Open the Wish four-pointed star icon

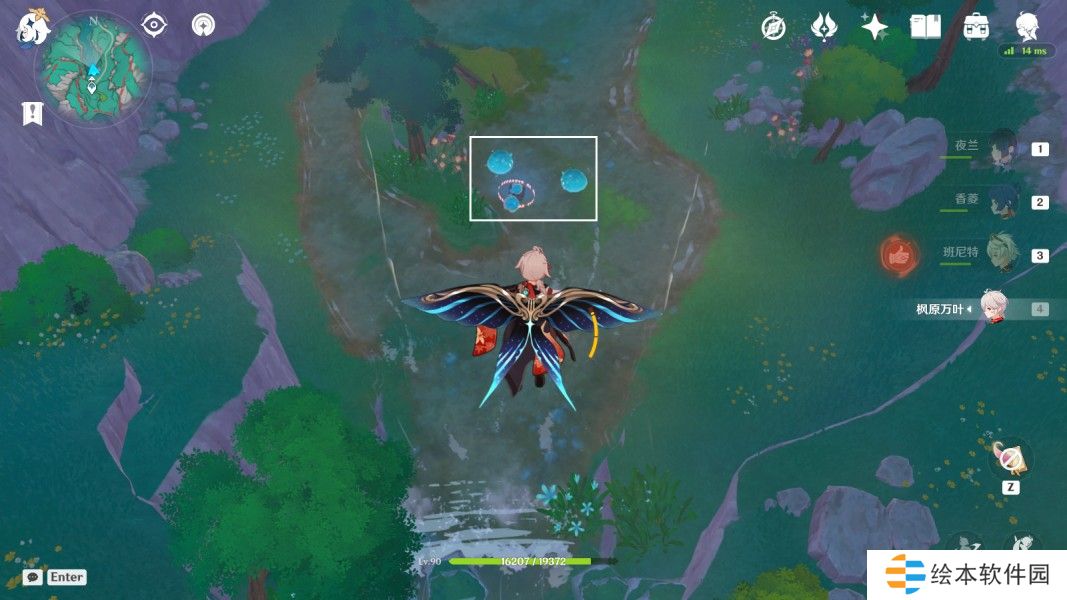tap(875, 27)
